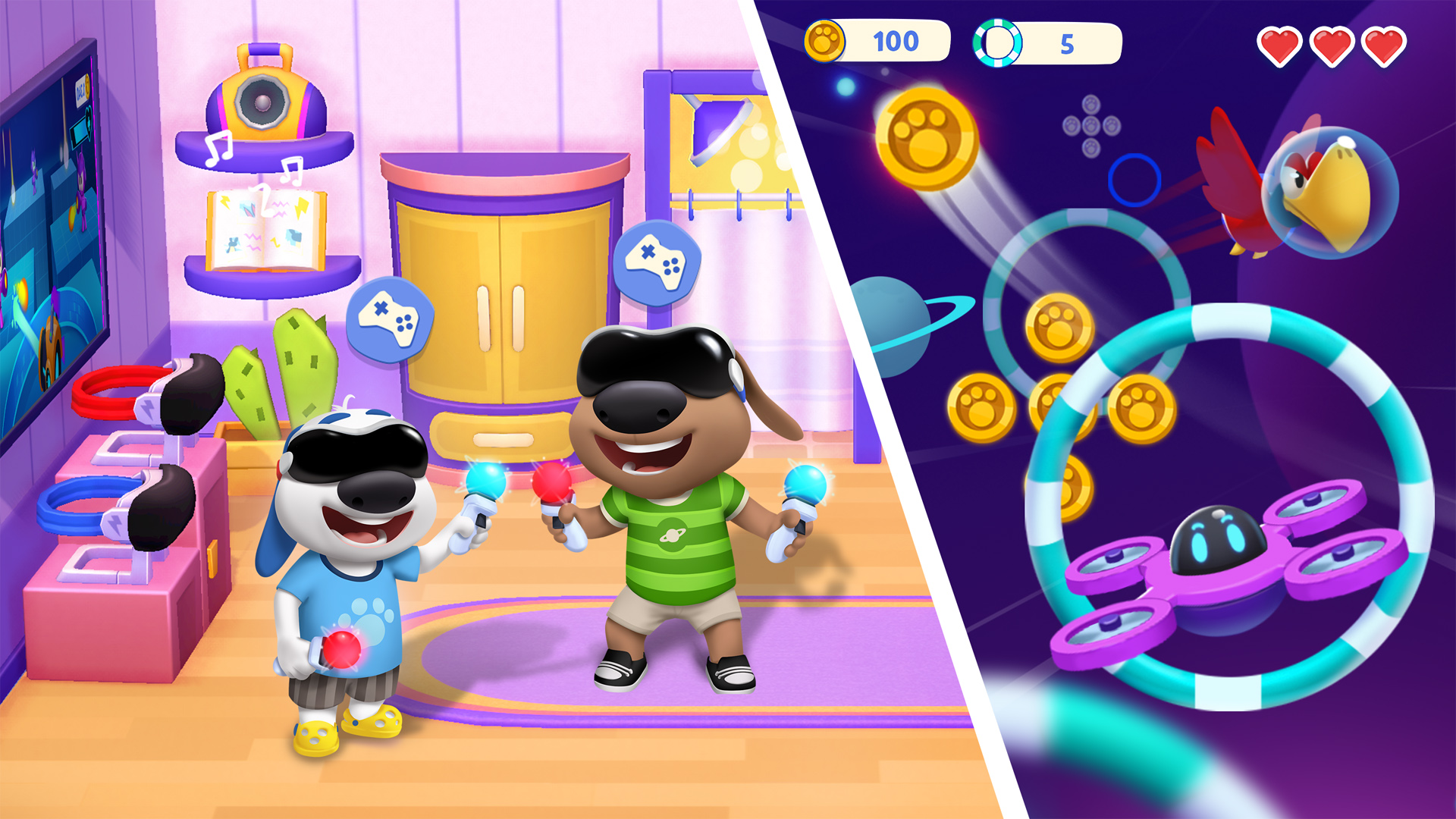The image size is (1456, 819).
Task: Tap the score counter showing 100
Action: [x=895, y=42]
